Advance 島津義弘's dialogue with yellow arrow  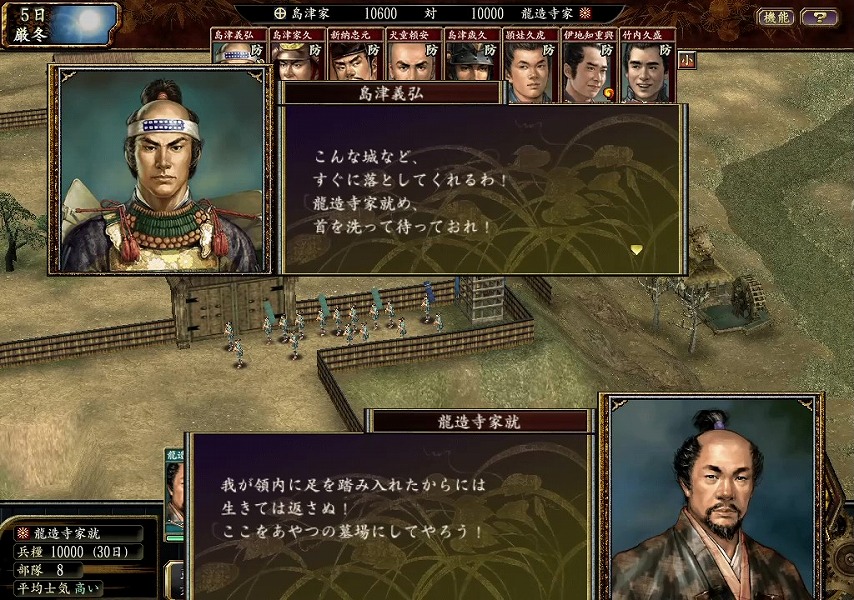tap(636, 249)
